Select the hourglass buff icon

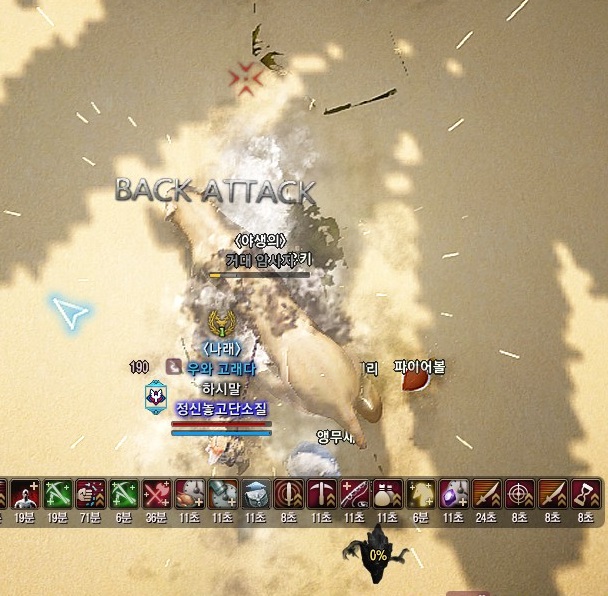(x=585, y=494)
